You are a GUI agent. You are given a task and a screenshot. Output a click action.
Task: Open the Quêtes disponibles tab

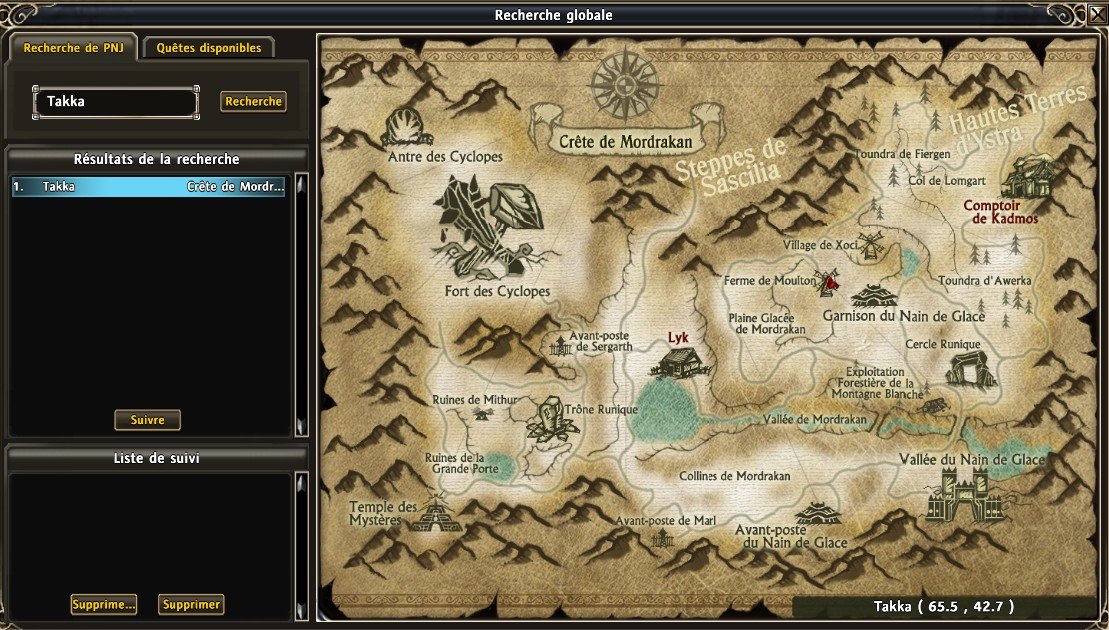click(209, 48)
